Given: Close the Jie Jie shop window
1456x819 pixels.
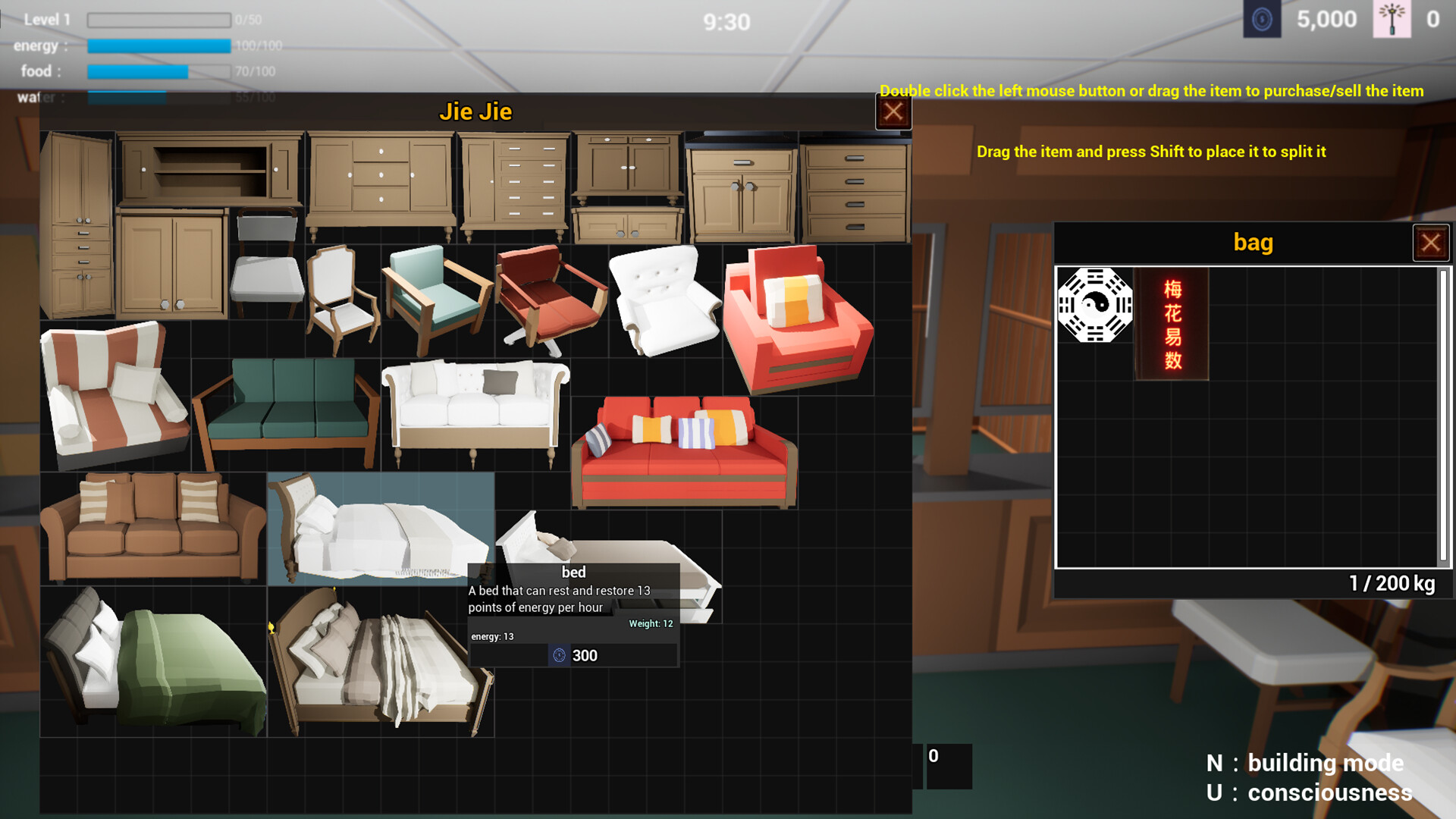Looking at the screenshot, I should pos(893,111).
